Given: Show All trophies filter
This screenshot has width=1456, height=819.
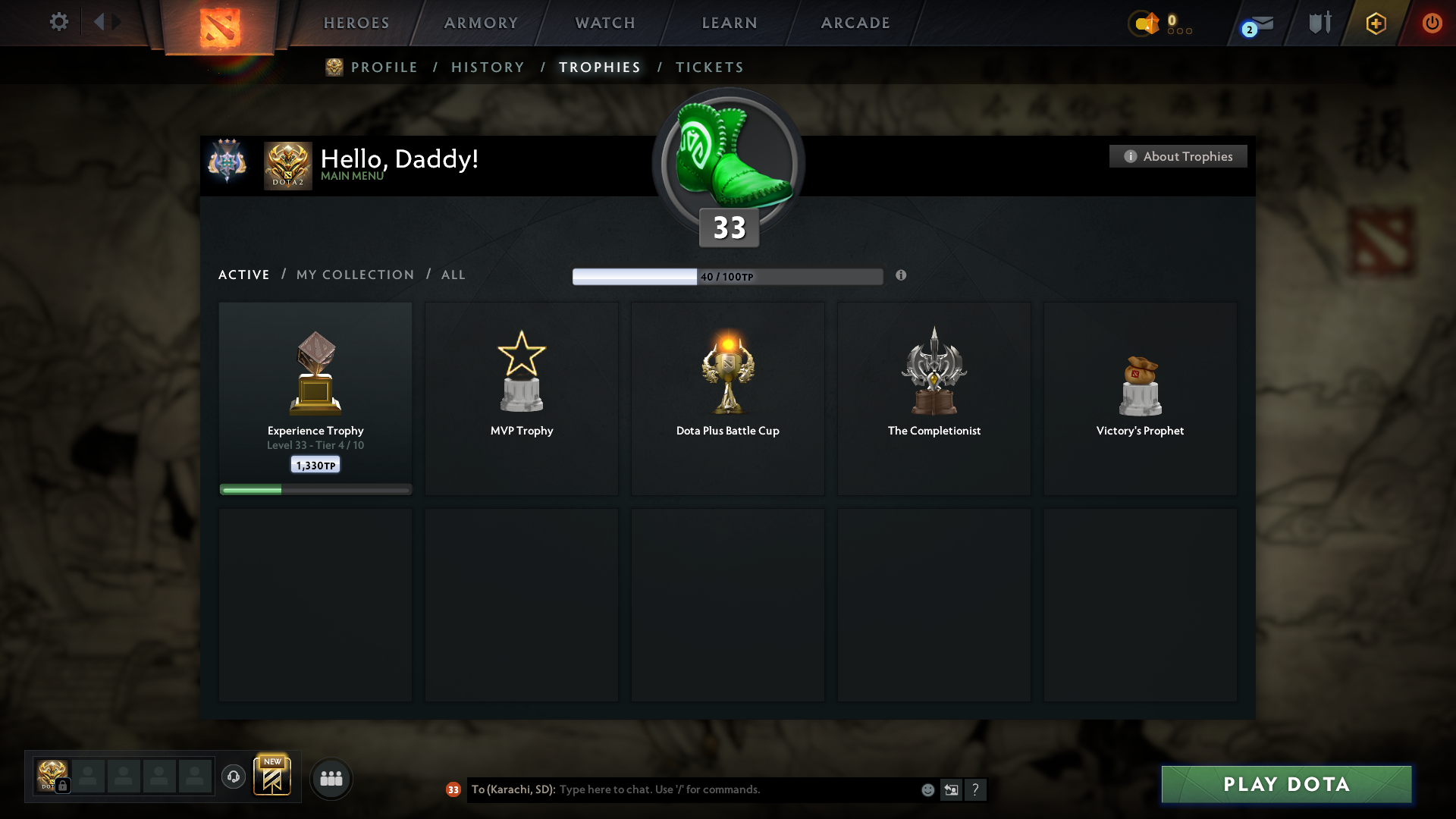Looking at the screenshot, I should point(453,275).
